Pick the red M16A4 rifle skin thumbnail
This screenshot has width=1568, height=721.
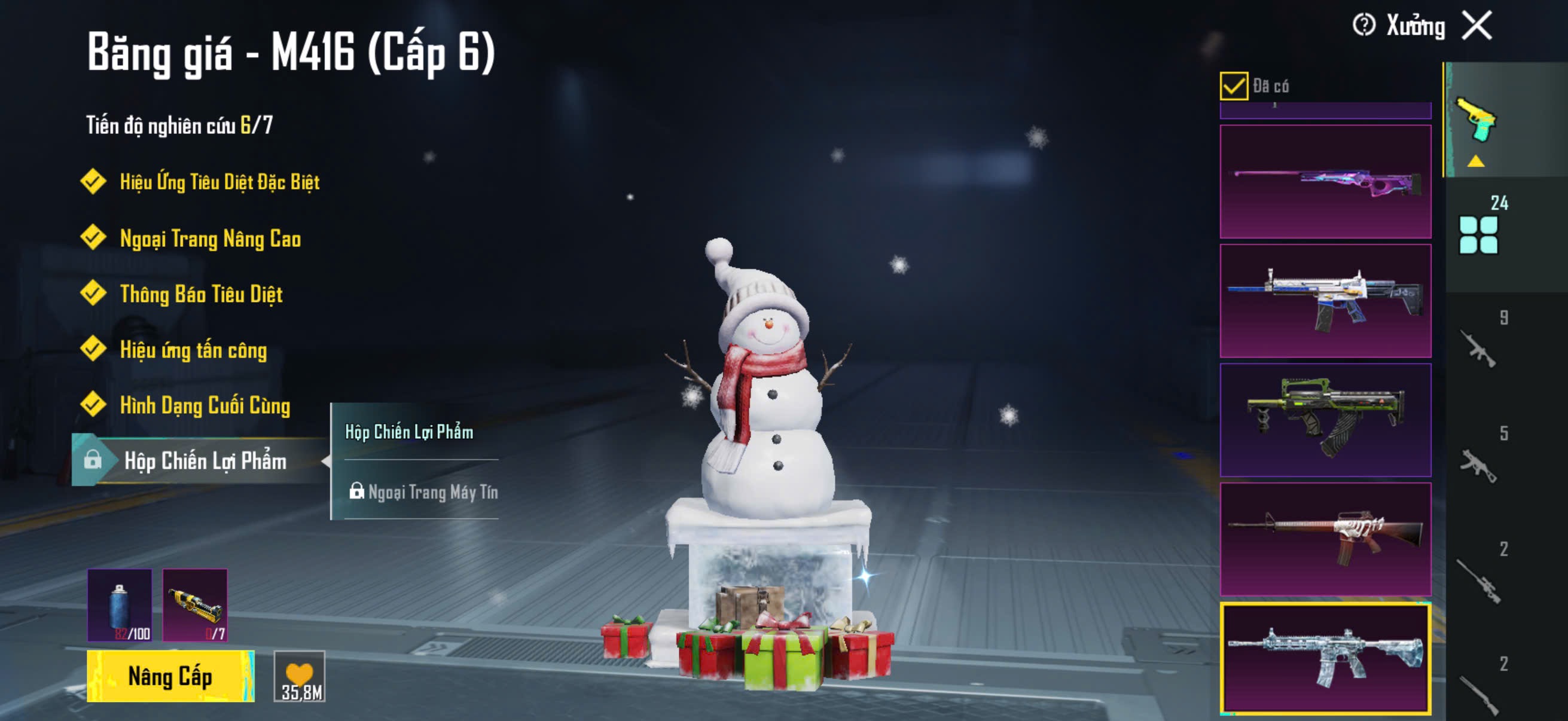pos(1325,539)
